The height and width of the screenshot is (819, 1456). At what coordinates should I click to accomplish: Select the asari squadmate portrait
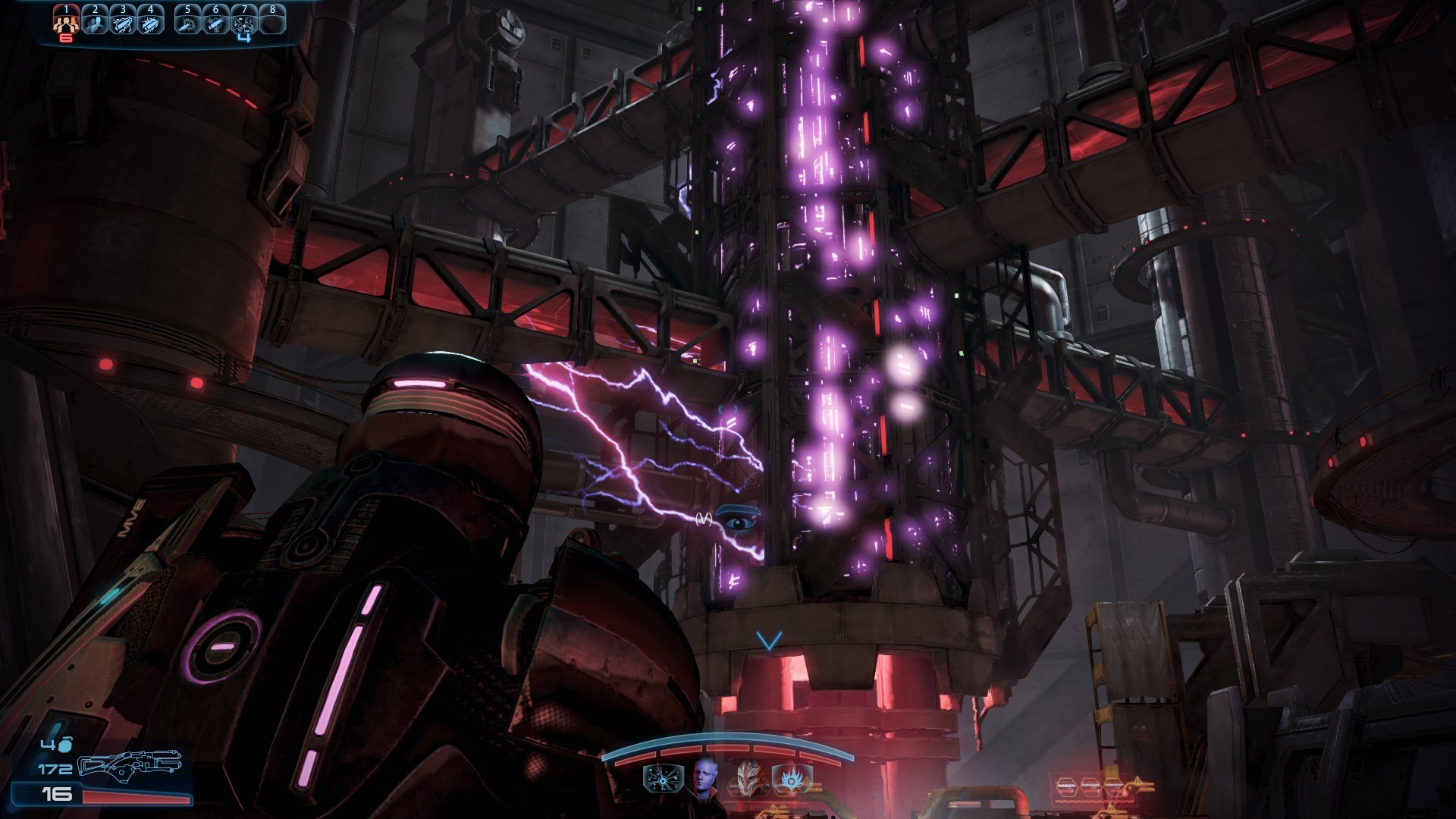pos(705,777)
